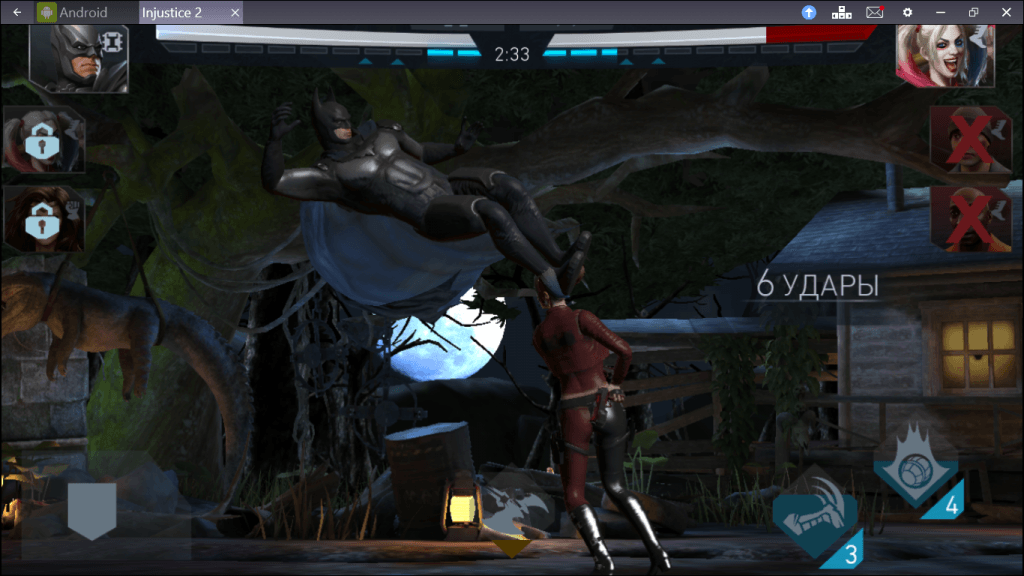Close the Injustice 2 tab

(x=235, y=12)
